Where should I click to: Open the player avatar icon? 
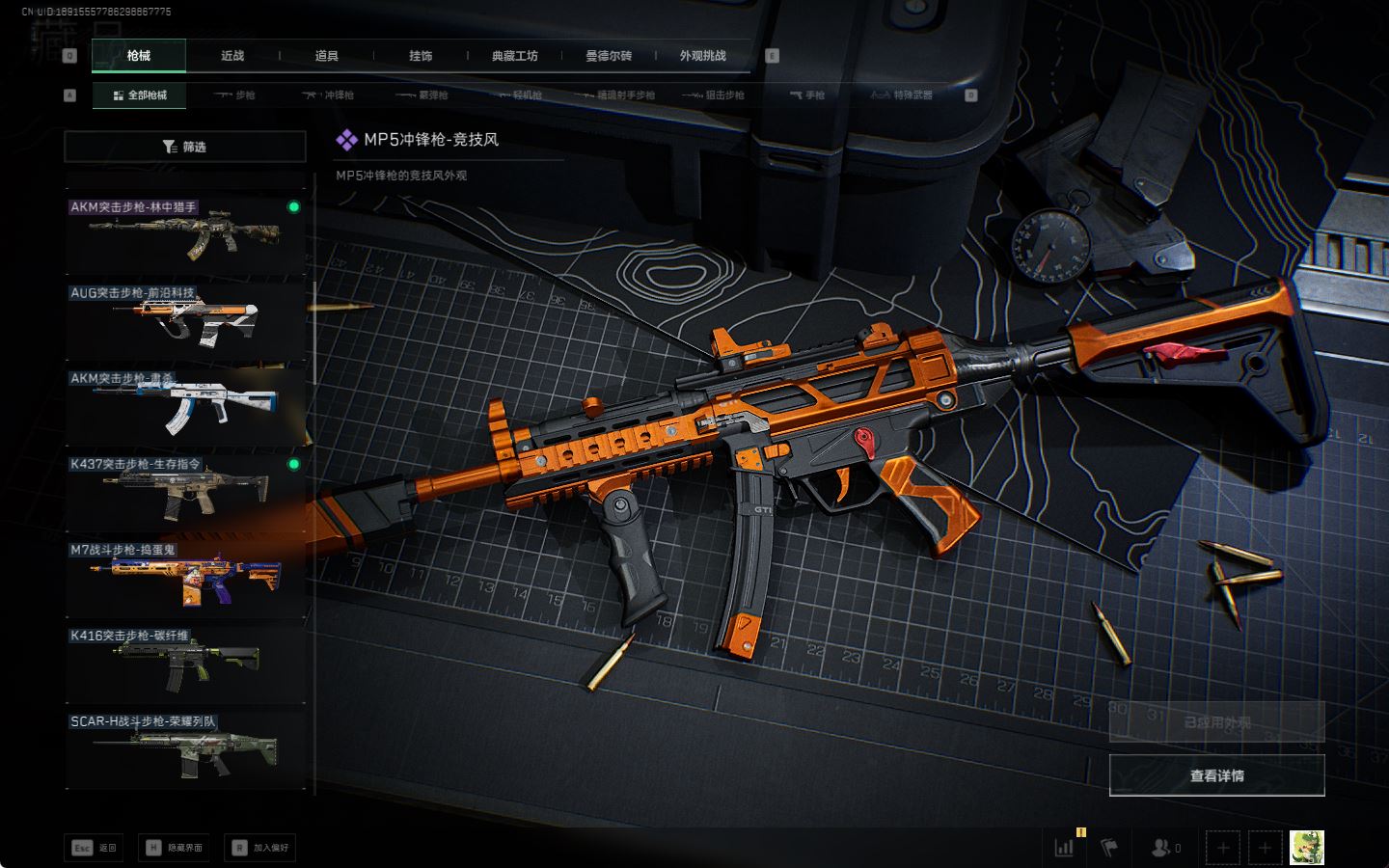(1307, 848)
